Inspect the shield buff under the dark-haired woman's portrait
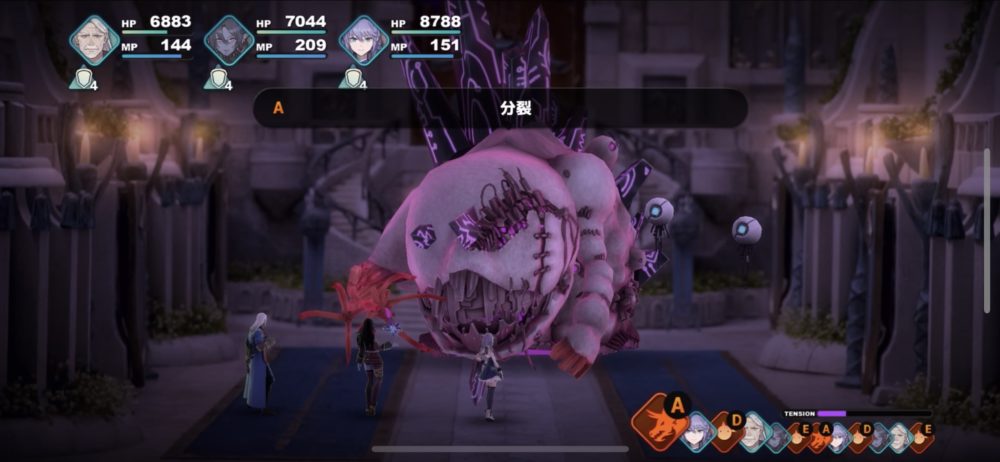Screen dimensions: 1000x462 [x=216, y=77]
